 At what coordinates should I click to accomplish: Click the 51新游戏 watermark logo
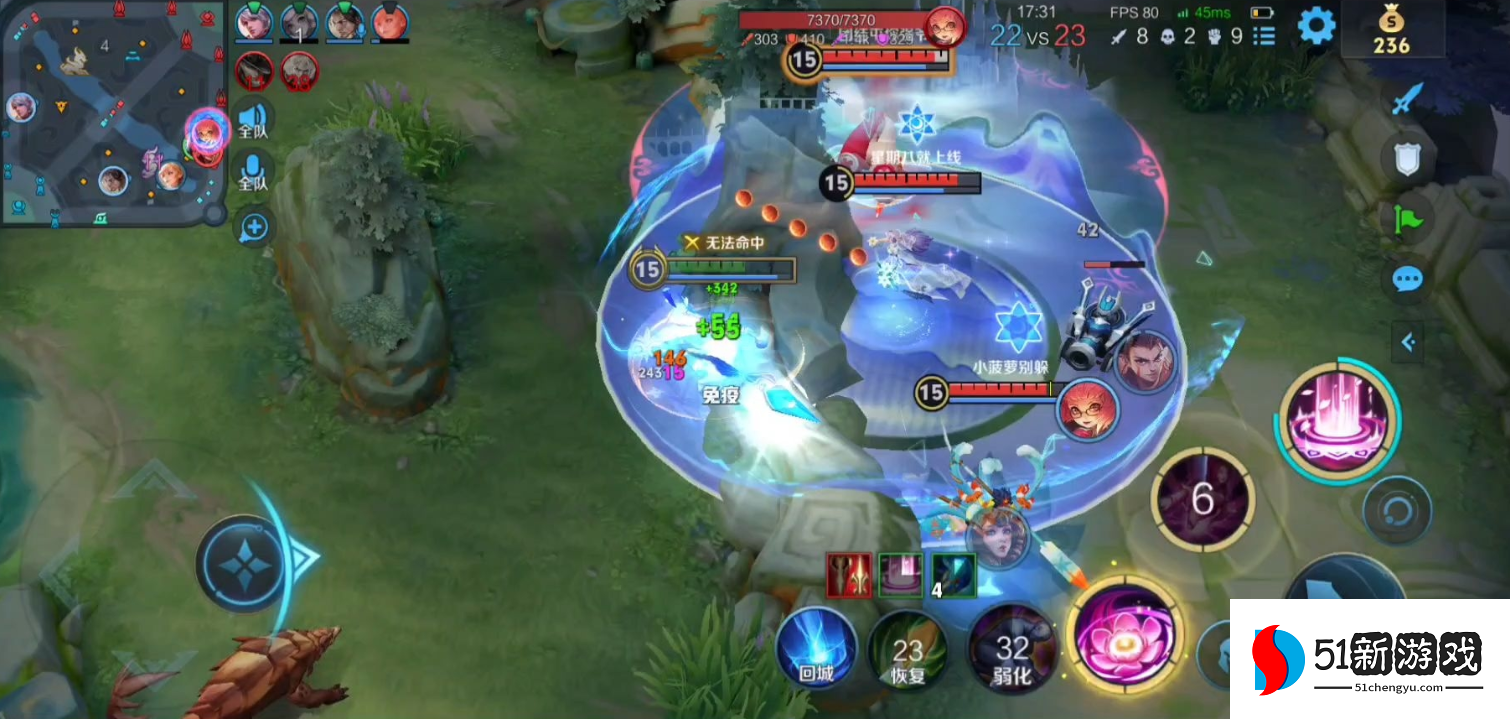[x=1368, y=659]
